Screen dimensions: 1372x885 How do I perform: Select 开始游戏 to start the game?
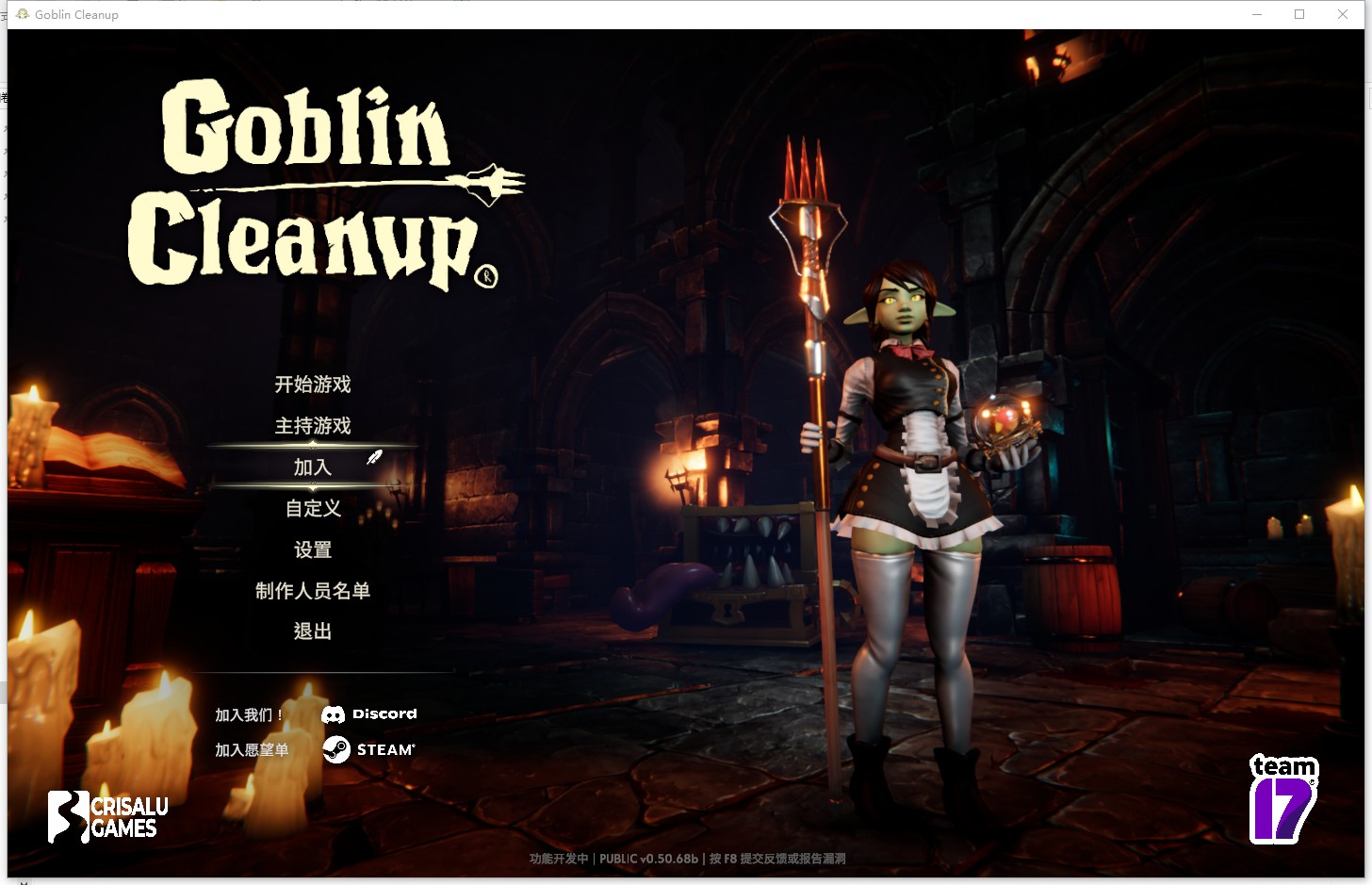pos(313,385)
